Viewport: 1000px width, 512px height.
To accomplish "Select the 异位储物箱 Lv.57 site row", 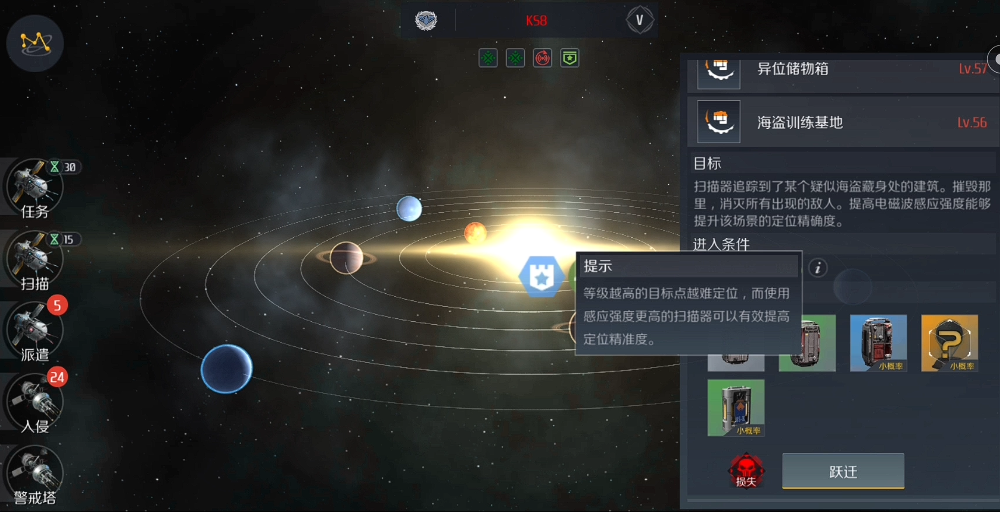I will pos(842,69).
